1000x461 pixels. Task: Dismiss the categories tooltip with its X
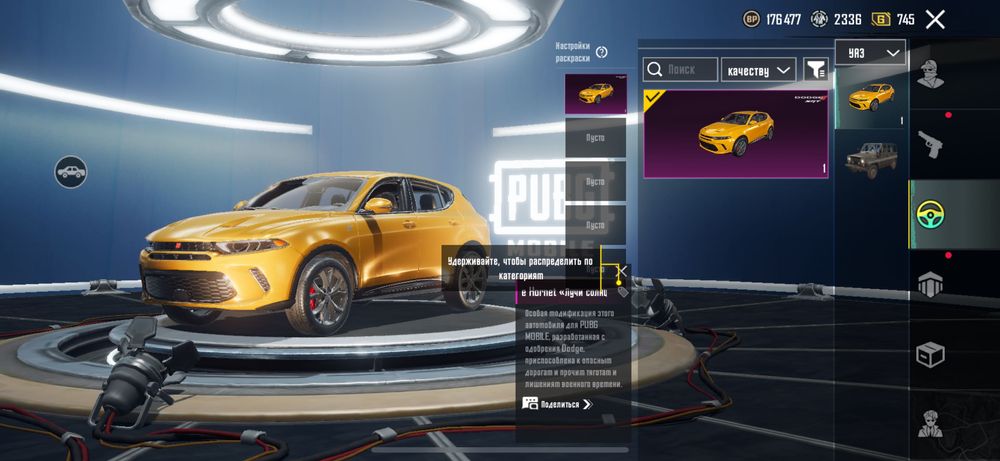[622, 269]
